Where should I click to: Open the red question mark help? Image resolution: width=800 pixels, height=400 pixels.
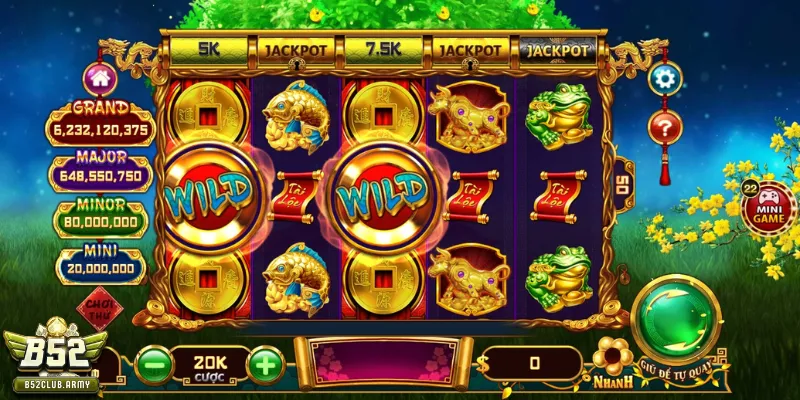[664, 128]
